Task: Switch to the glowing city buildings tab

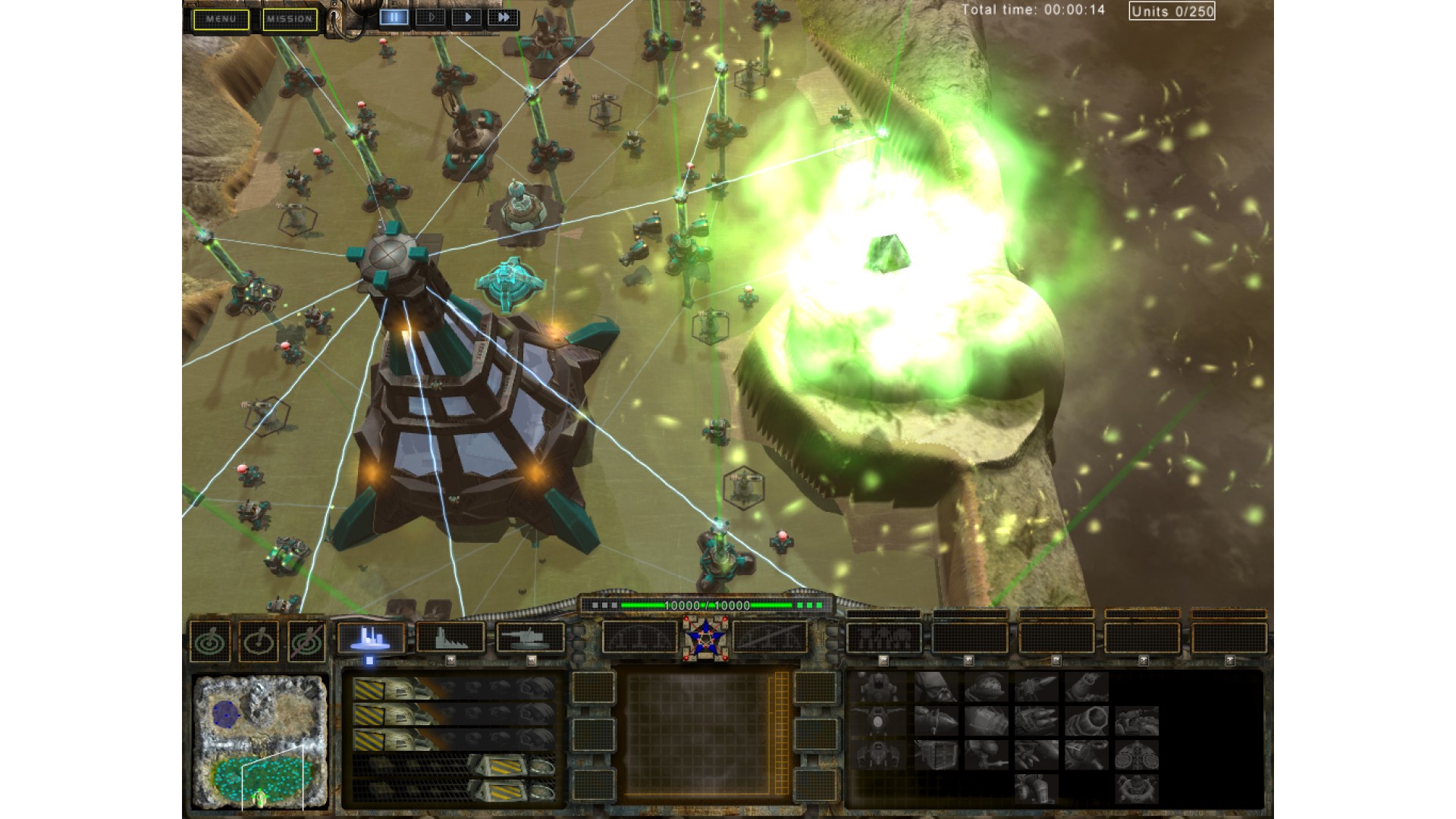Action: 370,638
